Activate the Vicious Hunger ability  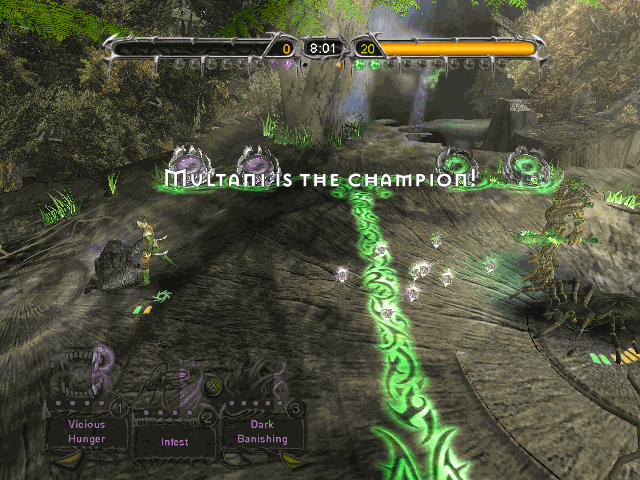86,431
